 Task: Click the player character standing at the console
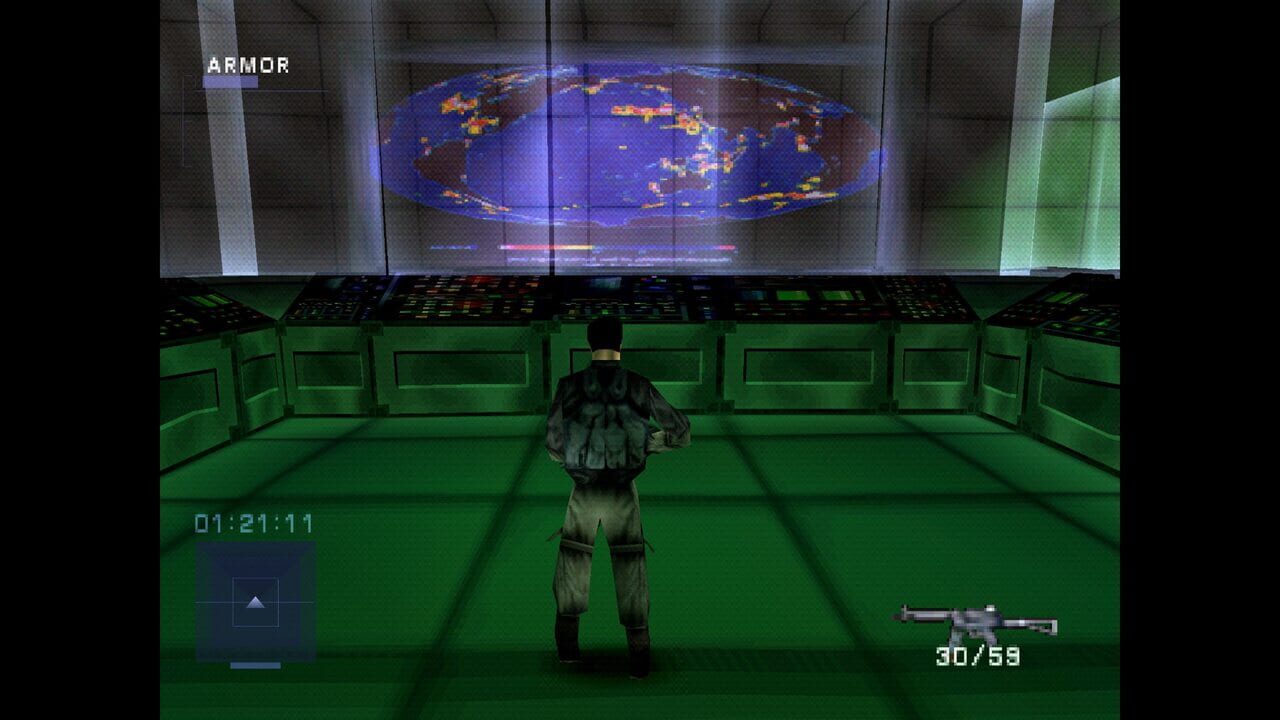[605, 470]
